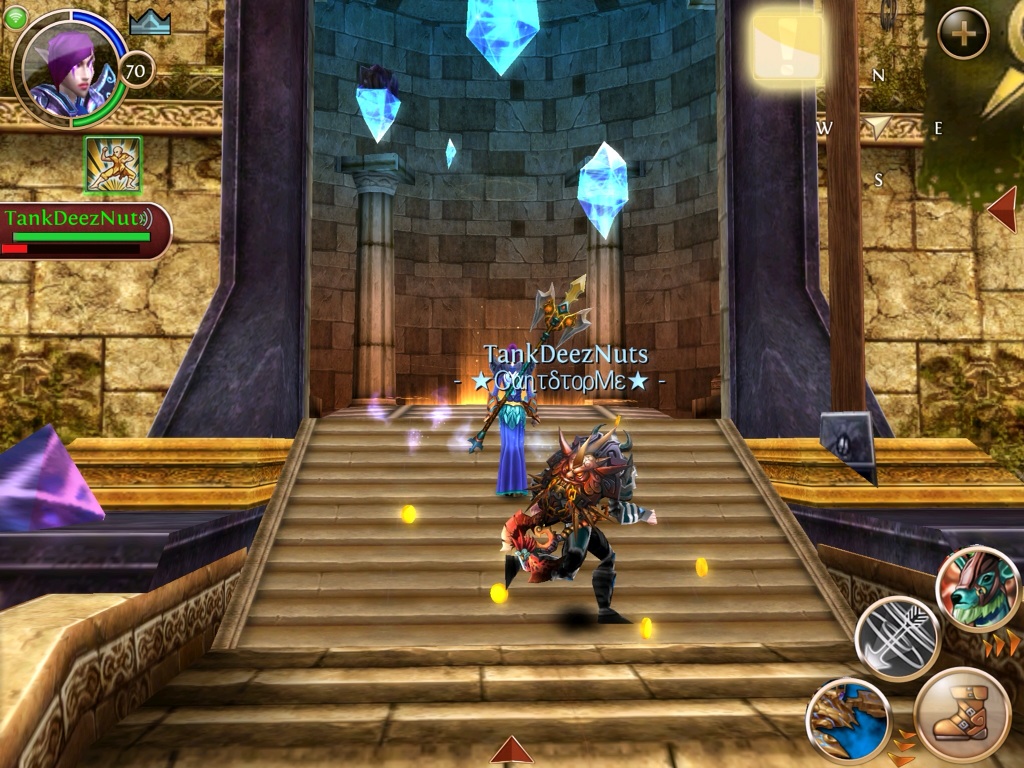Screen dimensions: 1024x768
Task: Use the golden dragon claw skill
Action: [848, 719]
